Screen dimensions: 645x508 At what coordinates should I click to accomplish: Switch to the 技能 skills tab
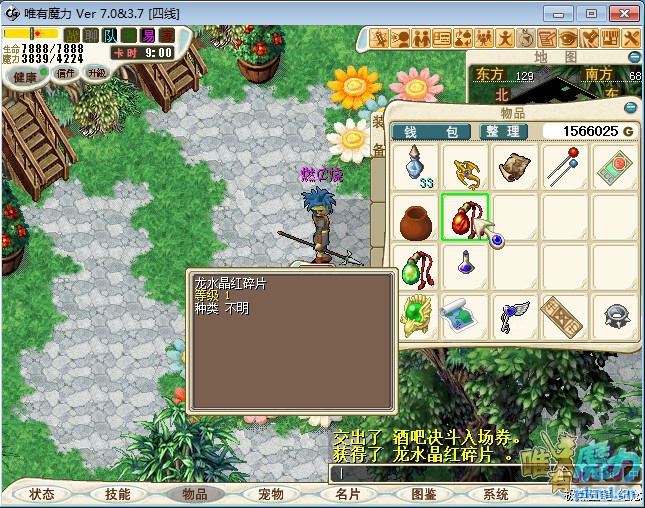point(118,494)
